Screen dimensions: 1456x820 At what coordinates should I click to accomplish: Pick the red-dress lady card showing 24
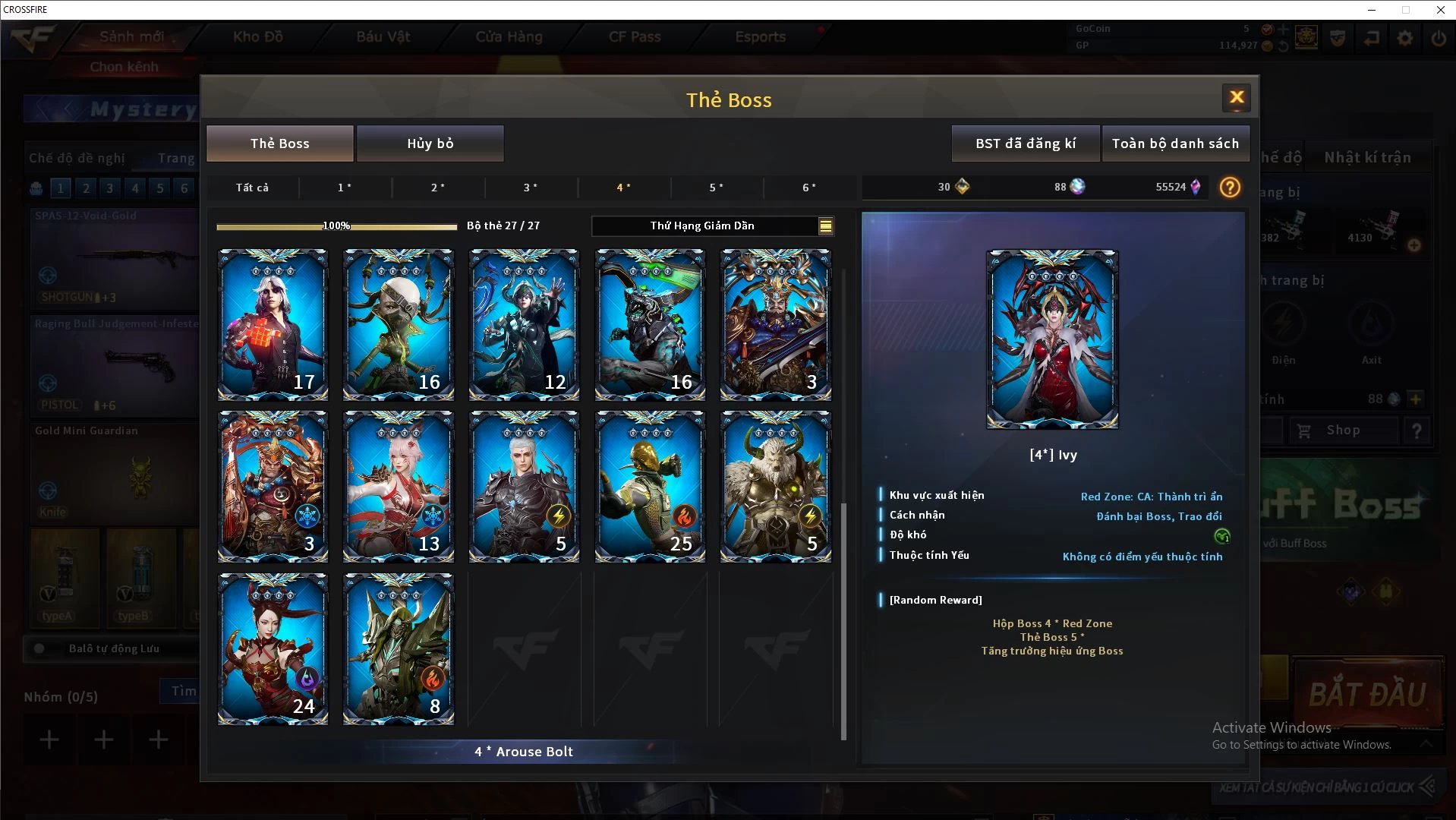pyautogui.click(x=273, y=649)
